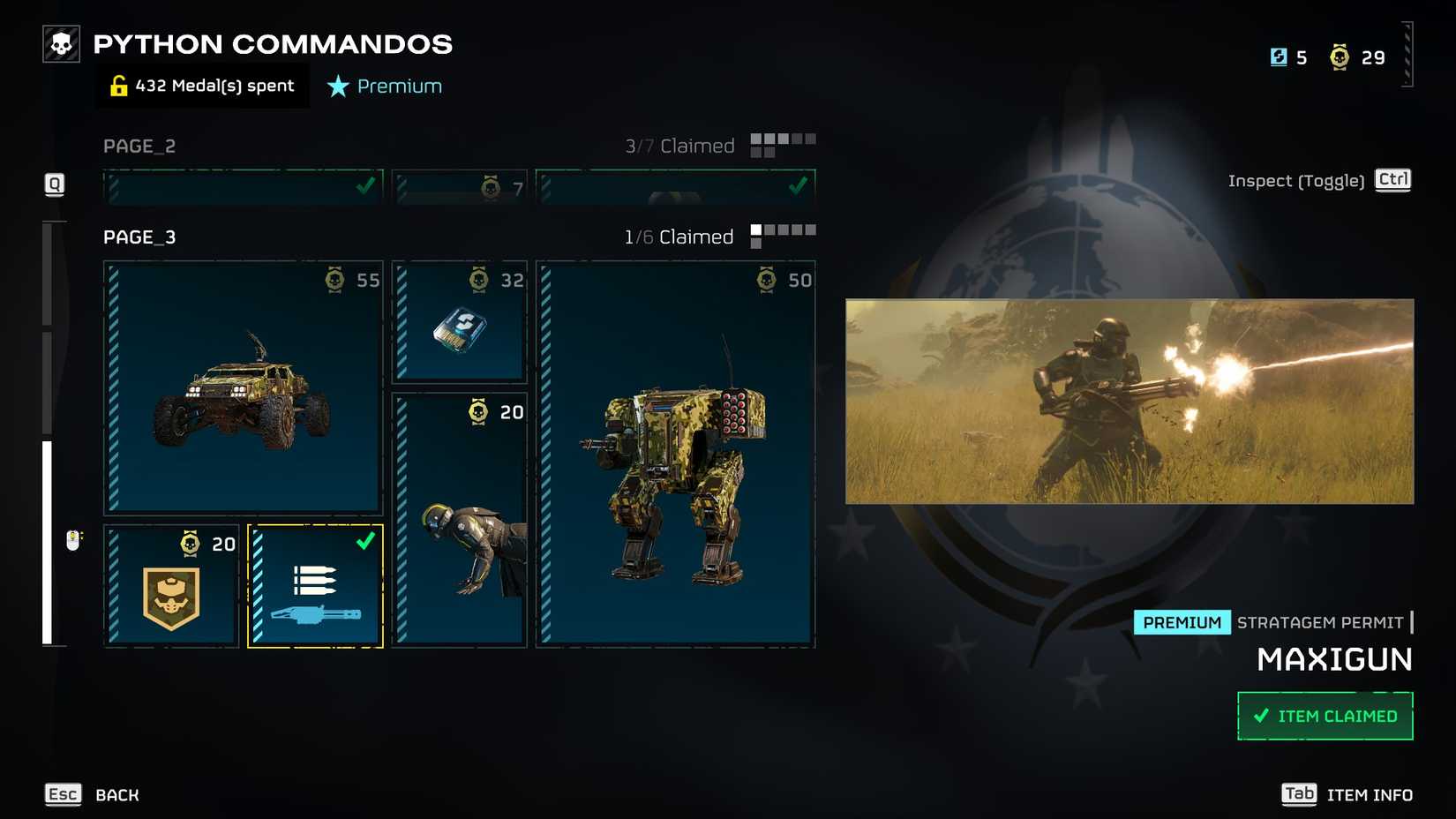The height and width of the screenshot is (819, 1456).
Task: Select the armor emblem reward costing 20 medals
Action: (170, 584)
